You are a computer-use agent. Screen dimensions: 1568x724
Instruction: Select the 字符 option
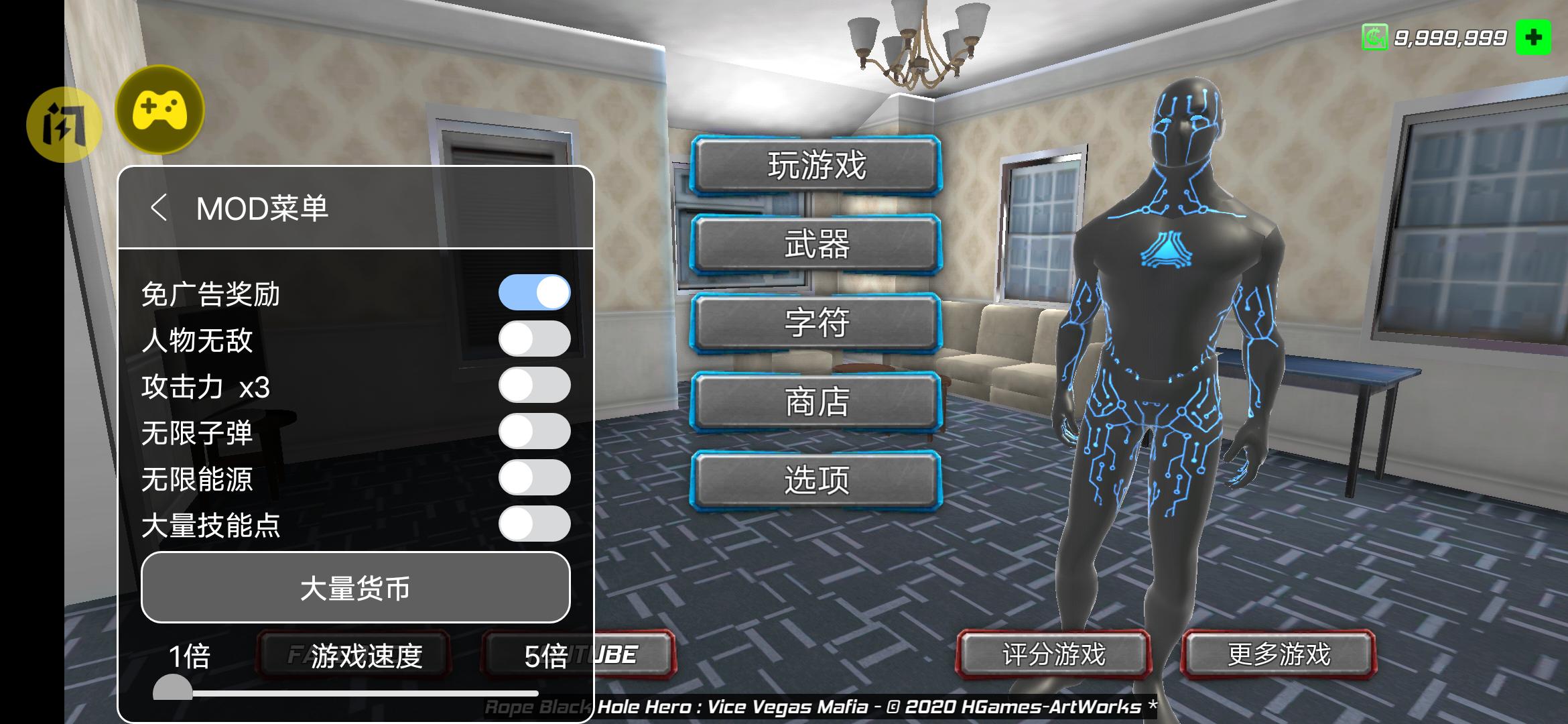pos(818,323)
